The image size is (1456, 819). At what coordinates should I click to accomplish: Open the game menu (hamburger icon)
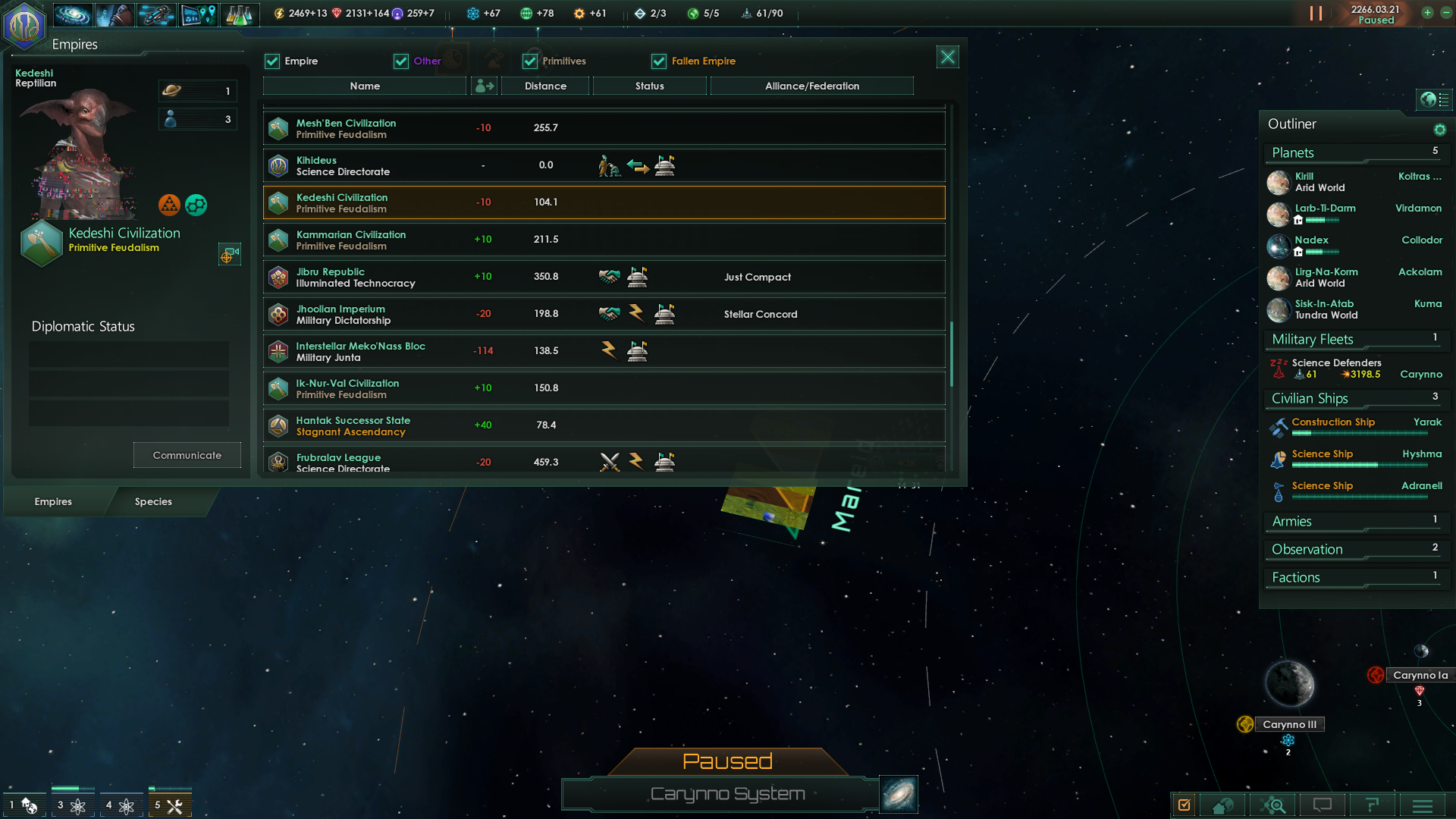(x=1422, y=805)
